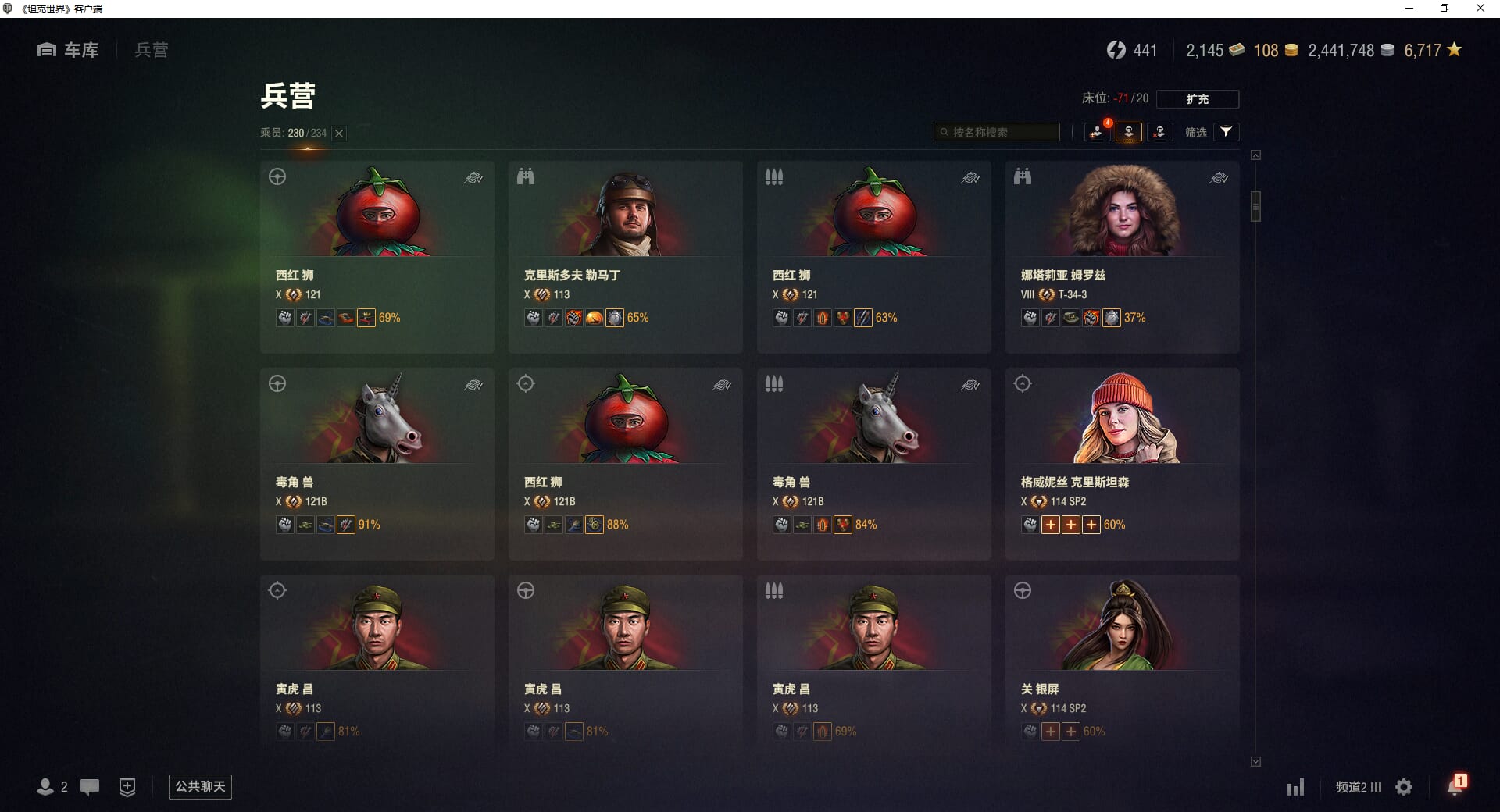The image size is (1500, 812).
Task: Open the 筛选 funnel filter
Action: pos(1226,132)
